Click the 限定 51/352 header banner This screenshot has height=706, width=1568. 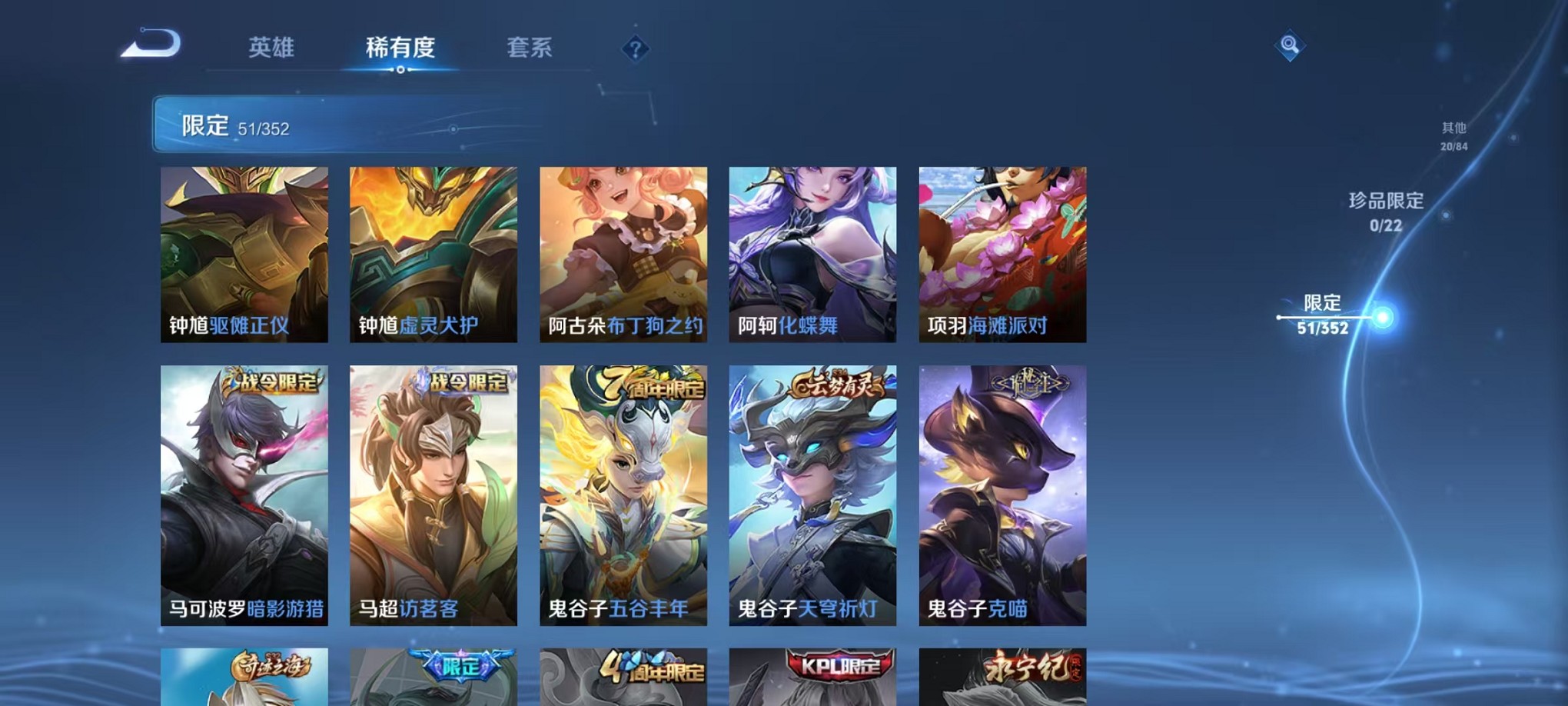[x=307, y=123]
